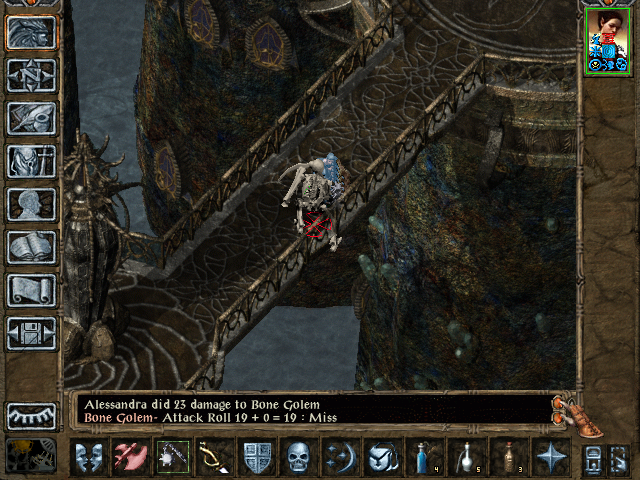Equip the flail quick weapon slot
The width and height of the screenshot is (640, 480).
172,457
